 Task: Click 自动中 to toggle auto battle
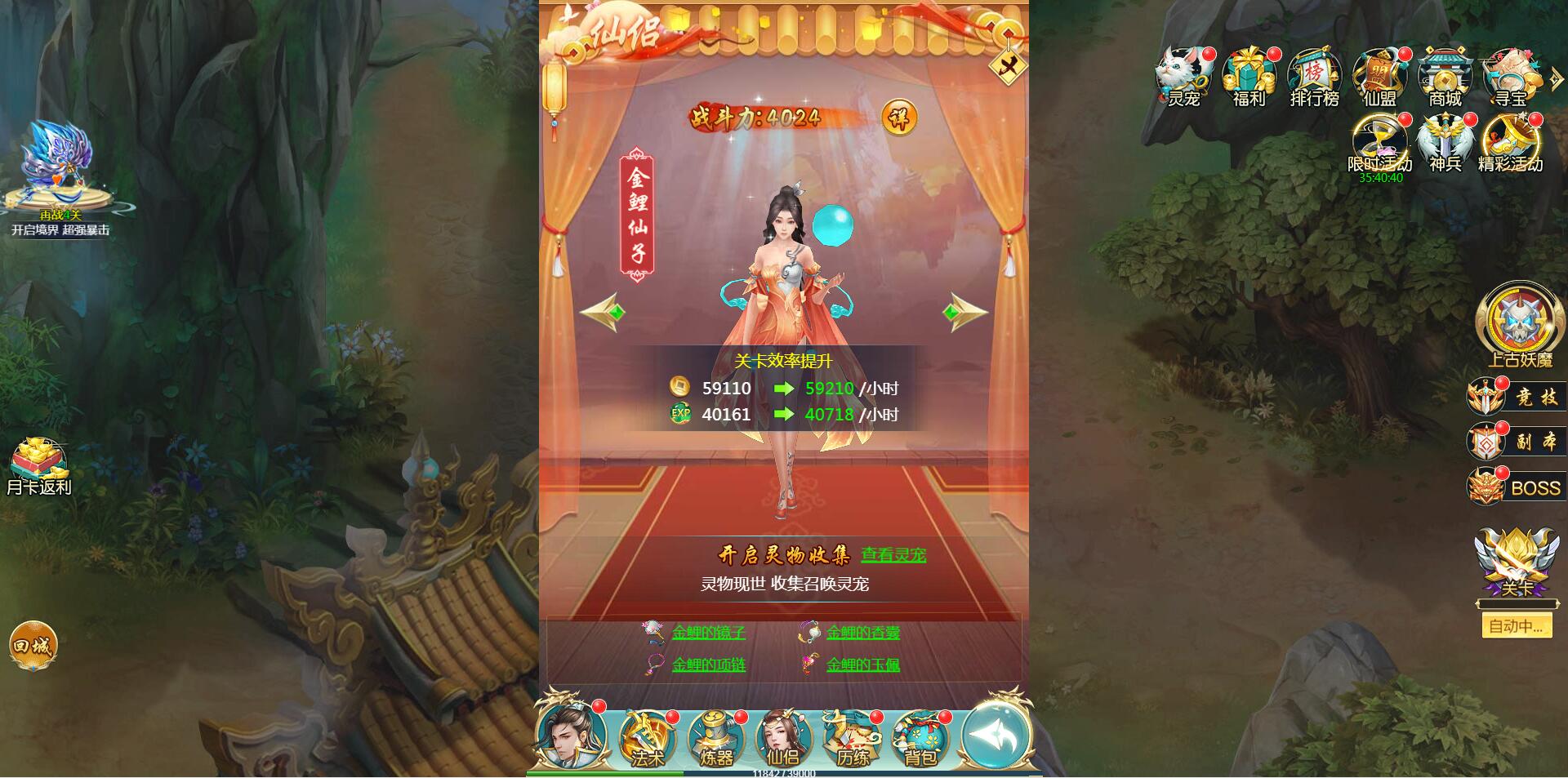pos(1517,625)
